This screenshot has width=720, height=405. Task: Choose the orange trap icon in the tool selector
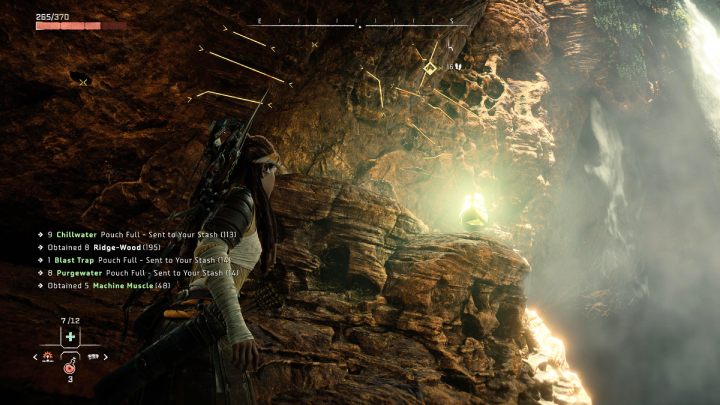click(50, 355)
